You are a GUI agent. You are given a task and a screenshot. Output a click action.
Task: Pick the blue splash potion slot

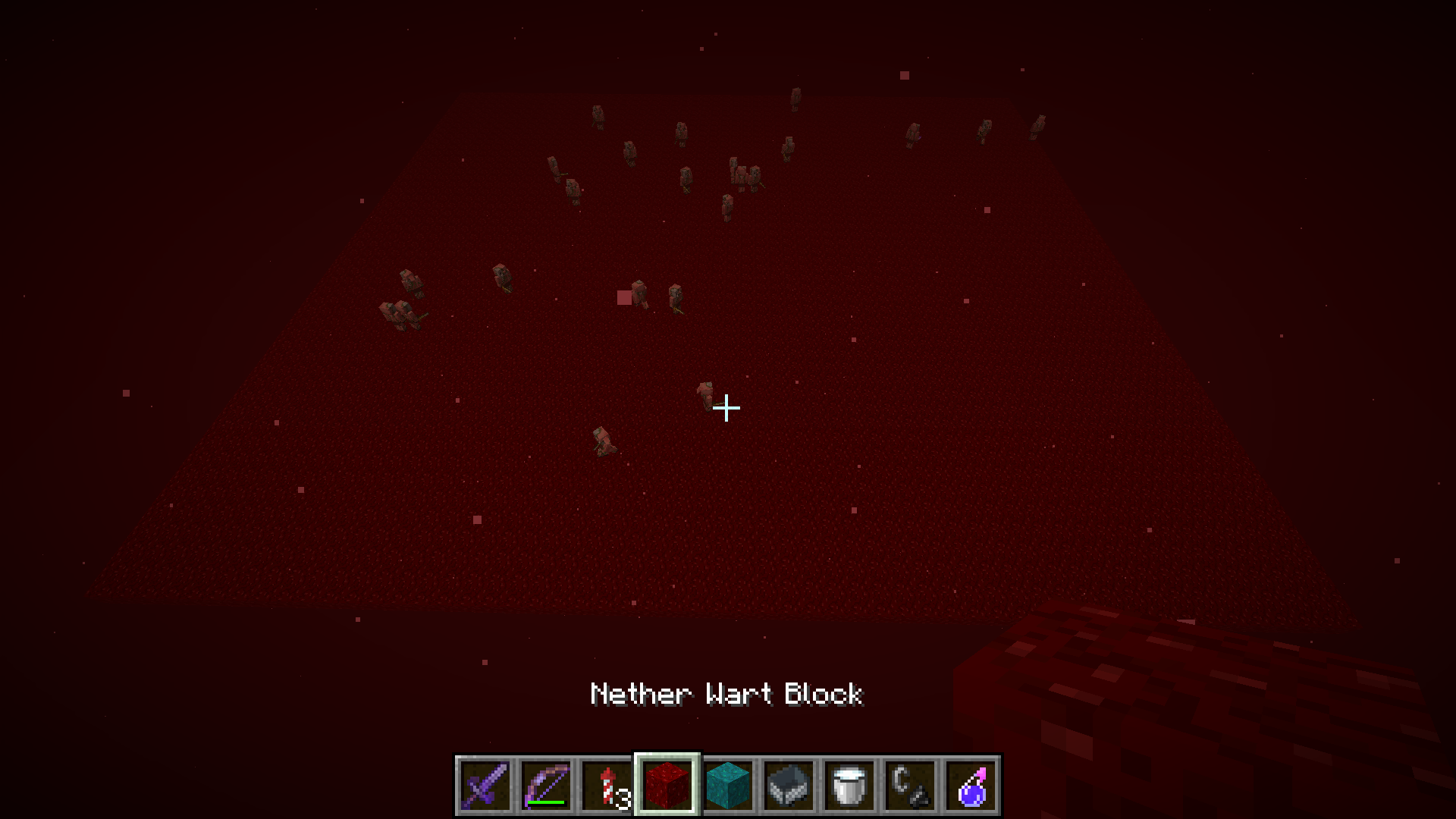(971, 785)
